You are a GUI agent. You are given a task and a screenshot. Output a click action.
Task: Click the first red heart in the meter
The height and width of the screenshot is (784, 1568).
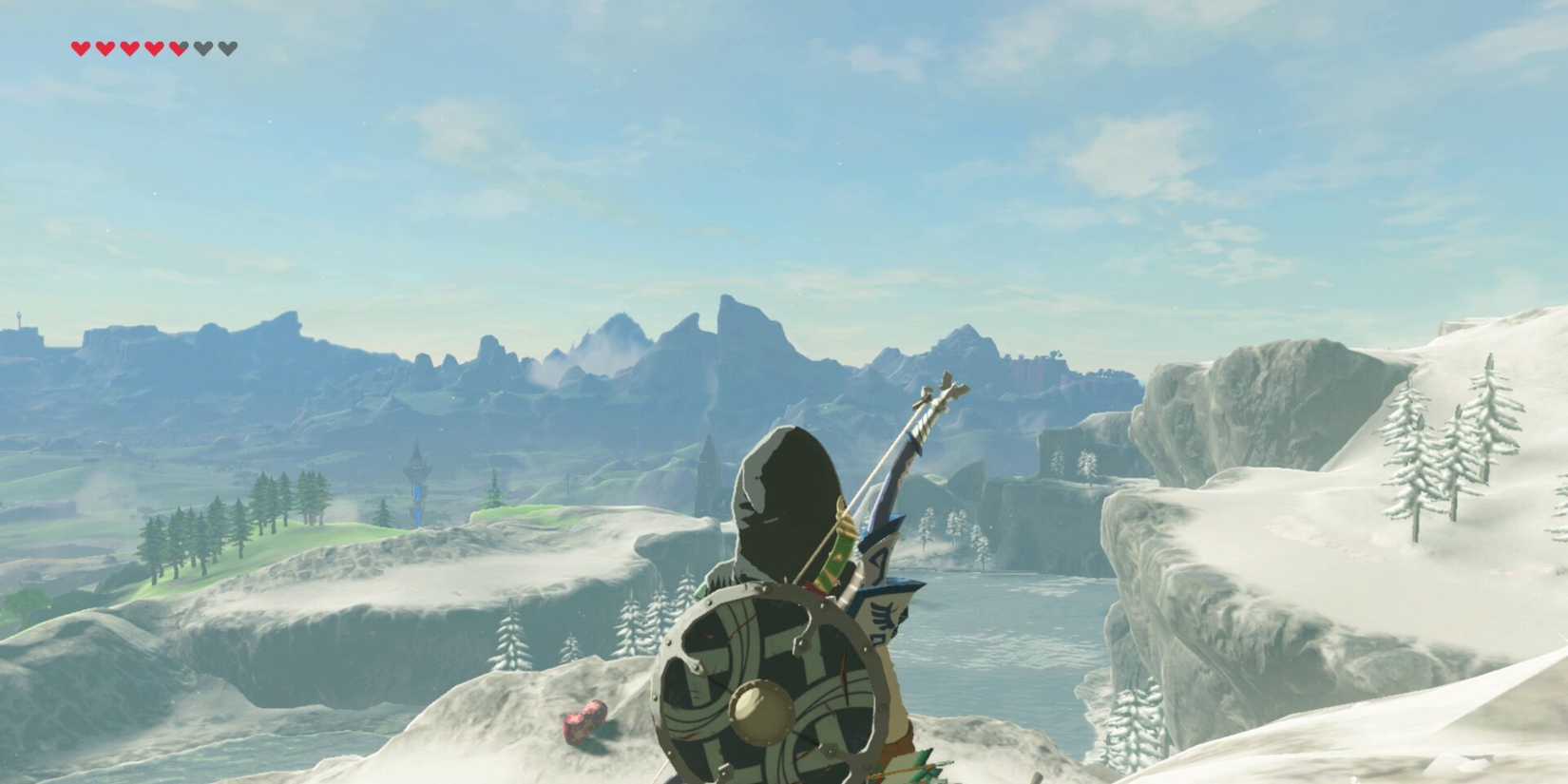coord(81,48)
